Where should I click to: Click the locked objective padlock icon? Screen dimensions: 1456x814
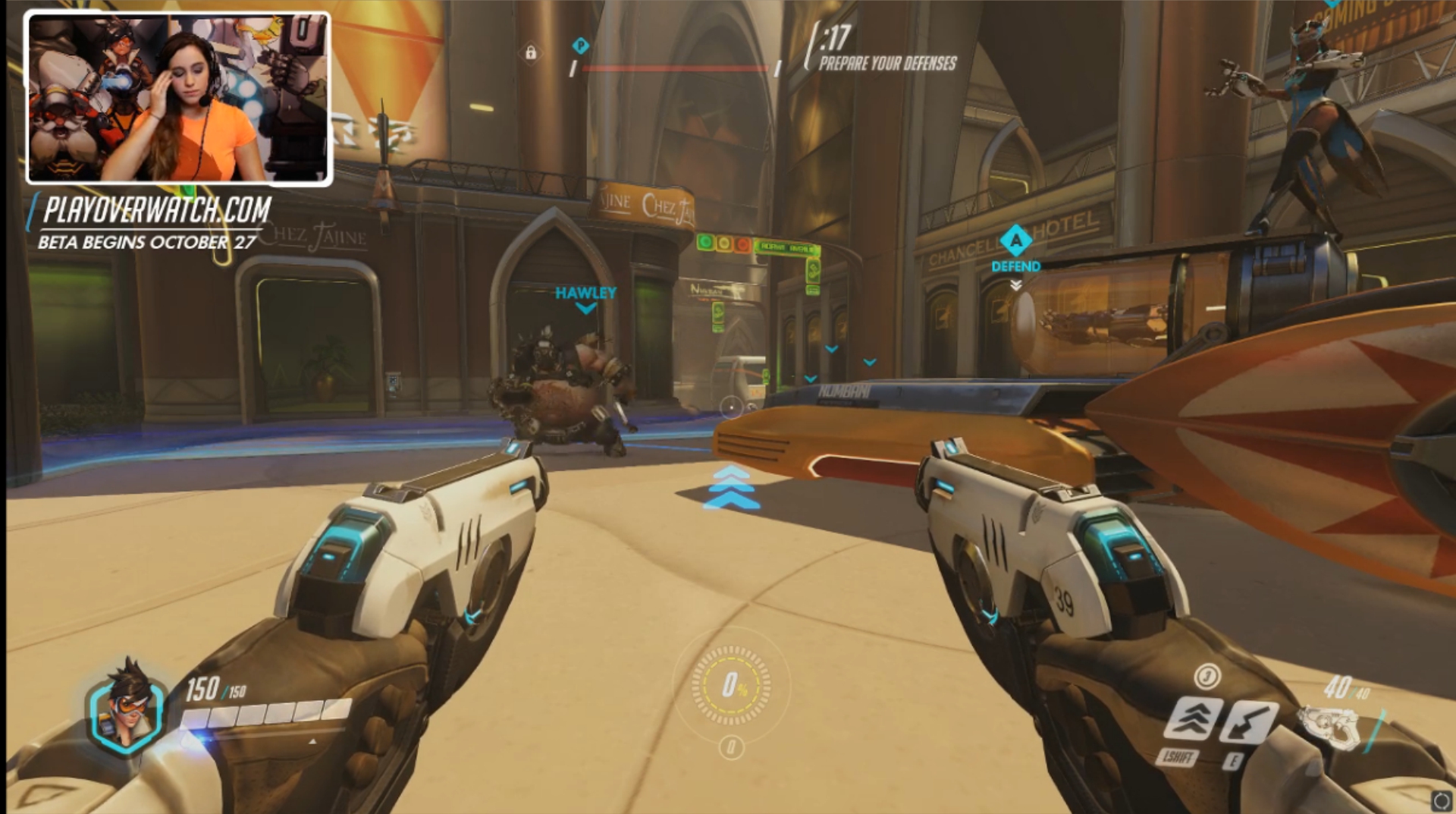[x=531, y=52]
